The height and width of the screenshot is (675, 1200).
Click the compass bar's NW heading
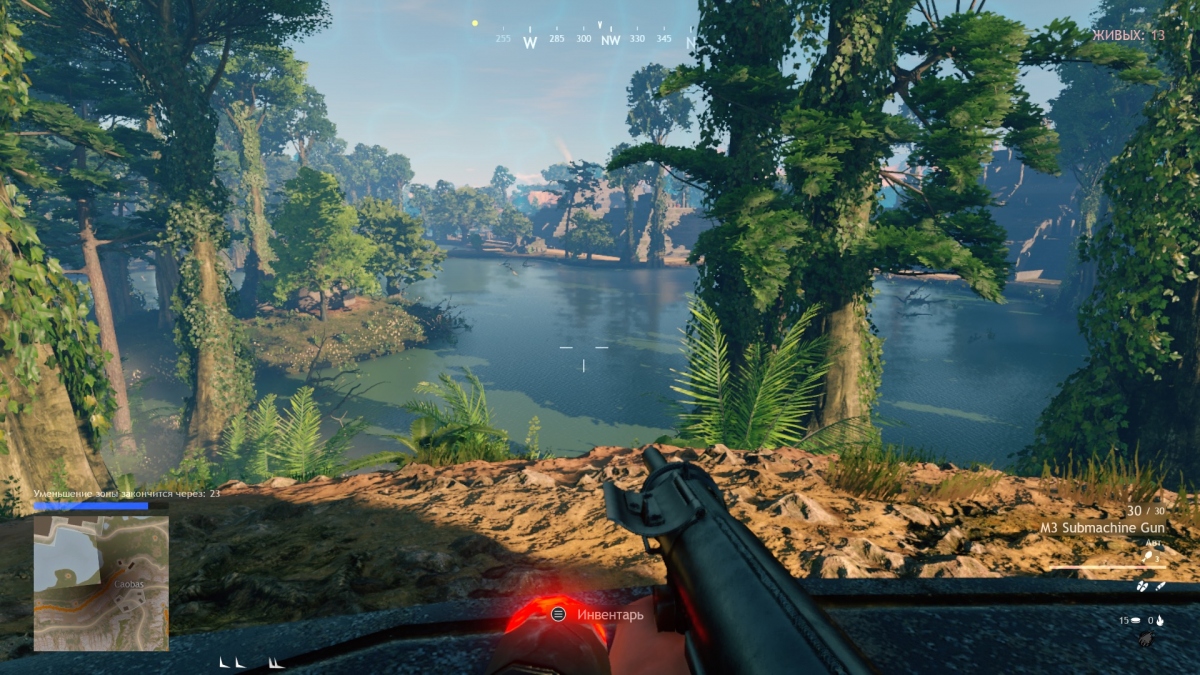(610, 40)
